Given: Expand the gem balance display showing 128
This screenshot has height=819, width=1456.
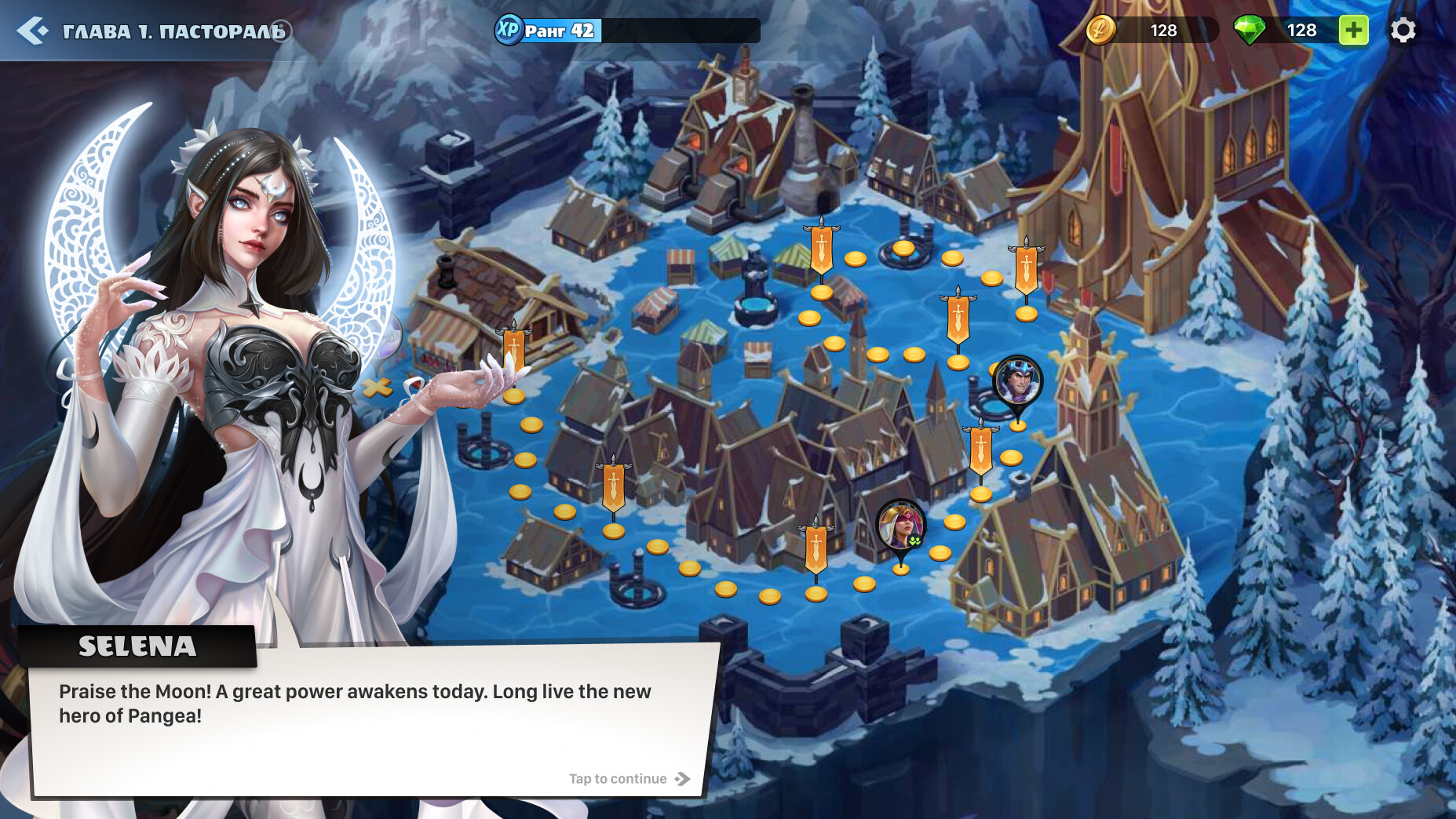Looking at the screenshot, I should point(1301,31).
